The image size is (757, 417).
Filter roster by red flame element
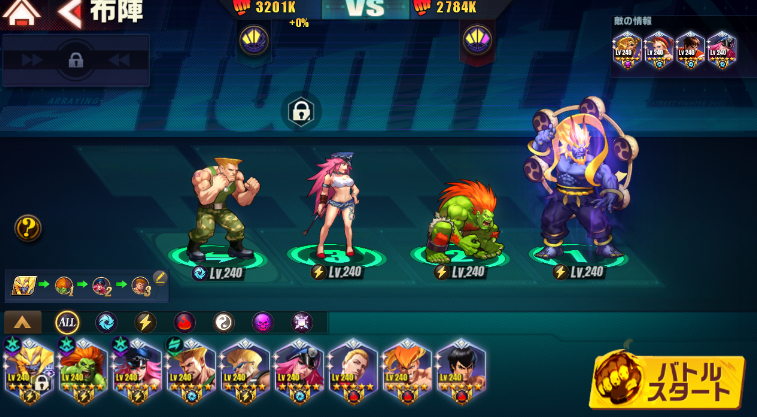tap(185, 322)
